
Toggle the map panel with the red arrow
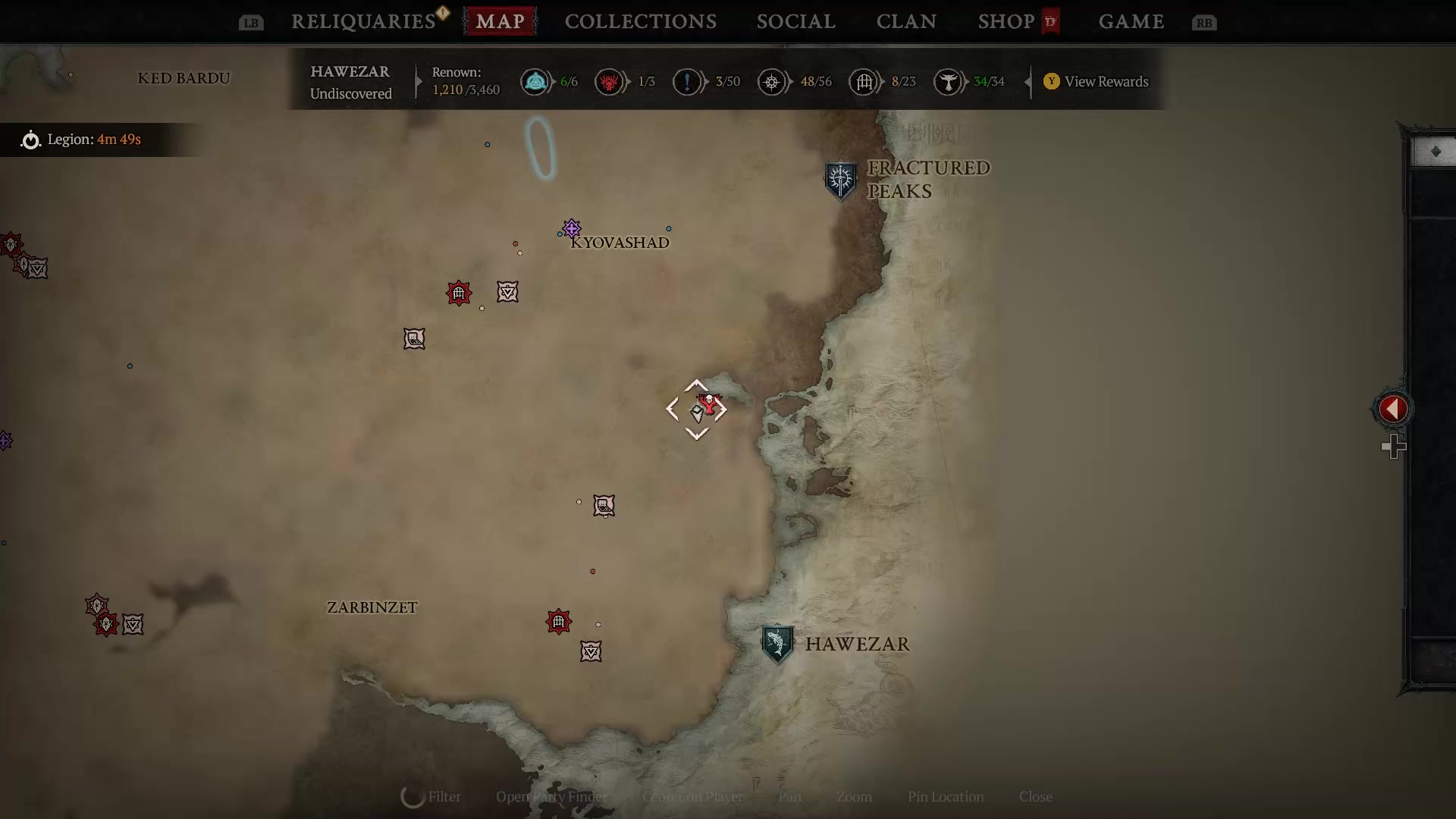[1392, 409]
